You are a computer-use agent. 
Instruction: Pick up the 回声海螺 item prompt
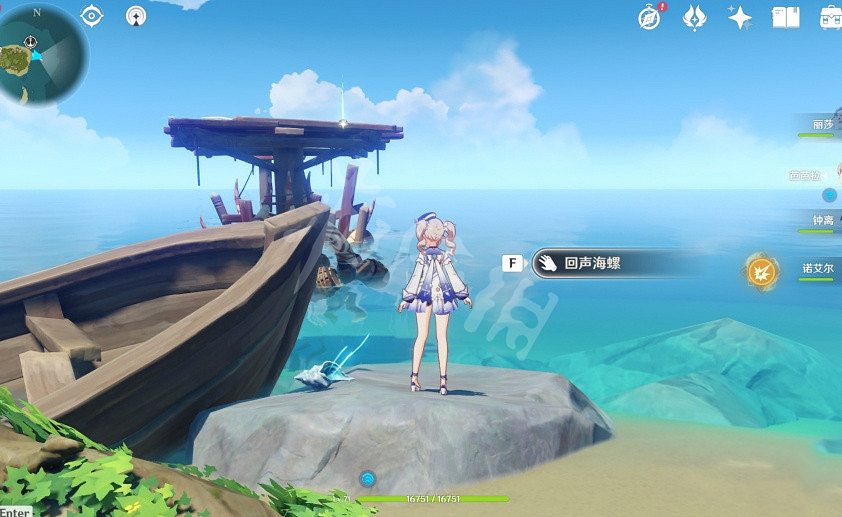600,264
